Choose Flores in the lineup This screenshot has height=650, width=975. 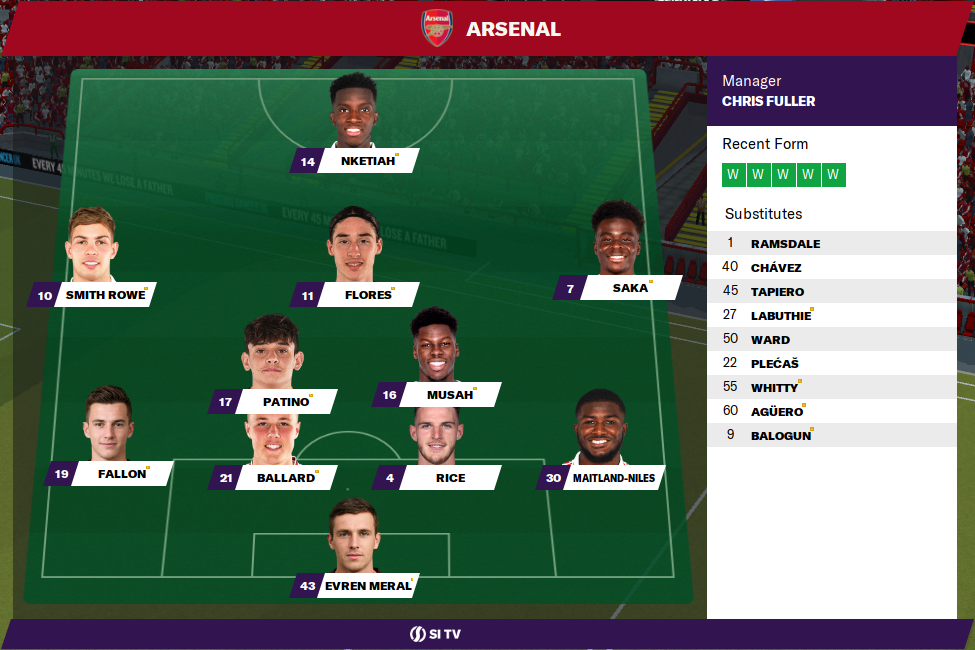[367, 295]
